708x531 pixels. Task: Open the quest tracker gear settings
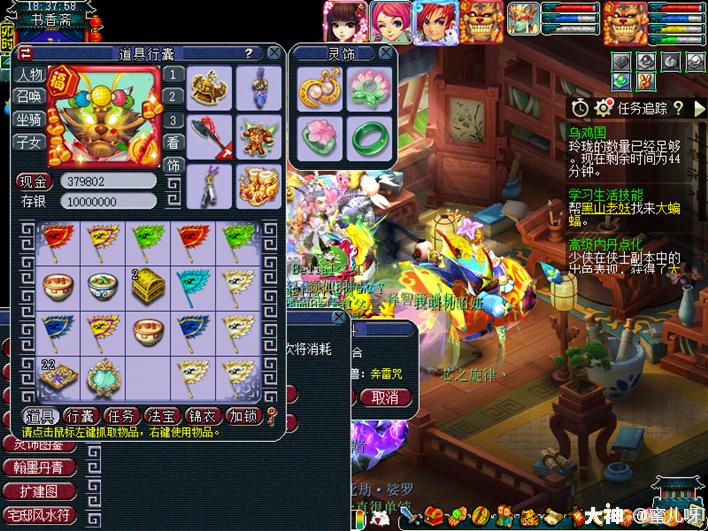click(x=603, y=107)
